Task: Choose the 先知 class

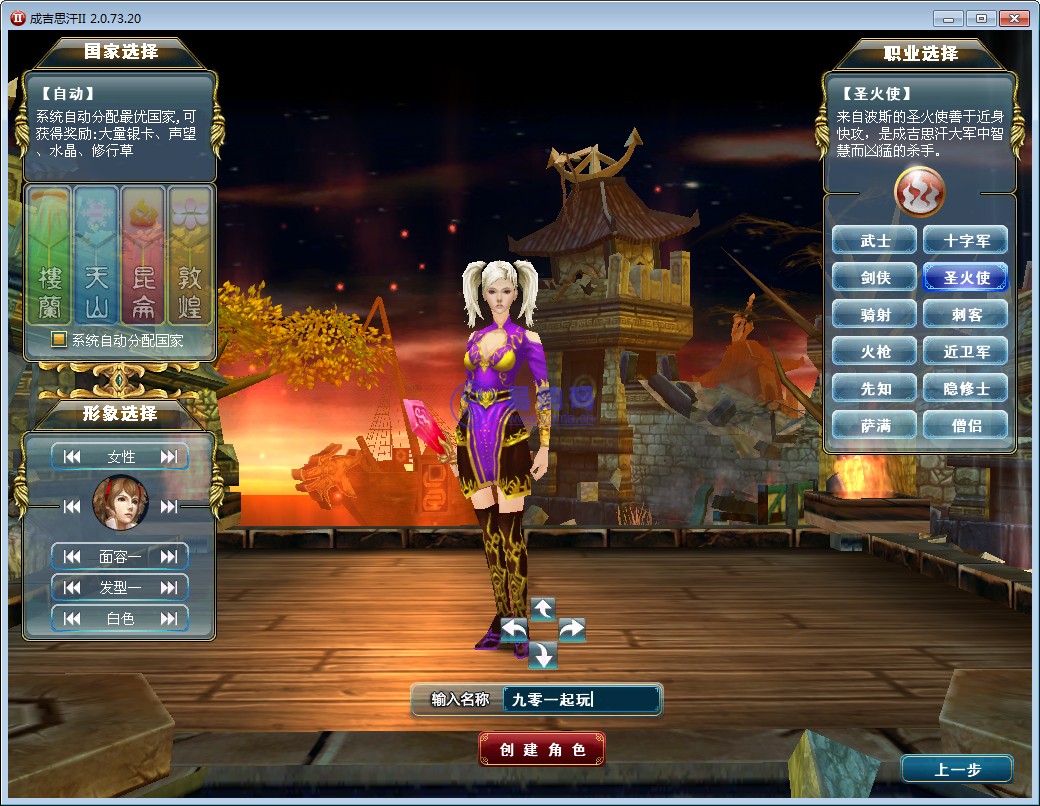Action: click(x=875, y=389)
